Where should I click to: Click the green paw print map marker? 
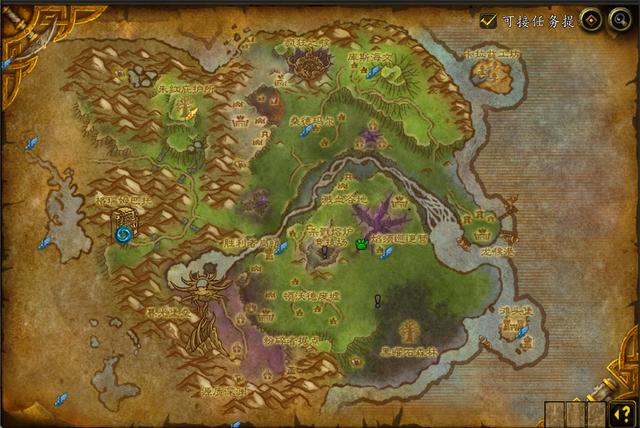pyautogui.click(x=361, y=243)
